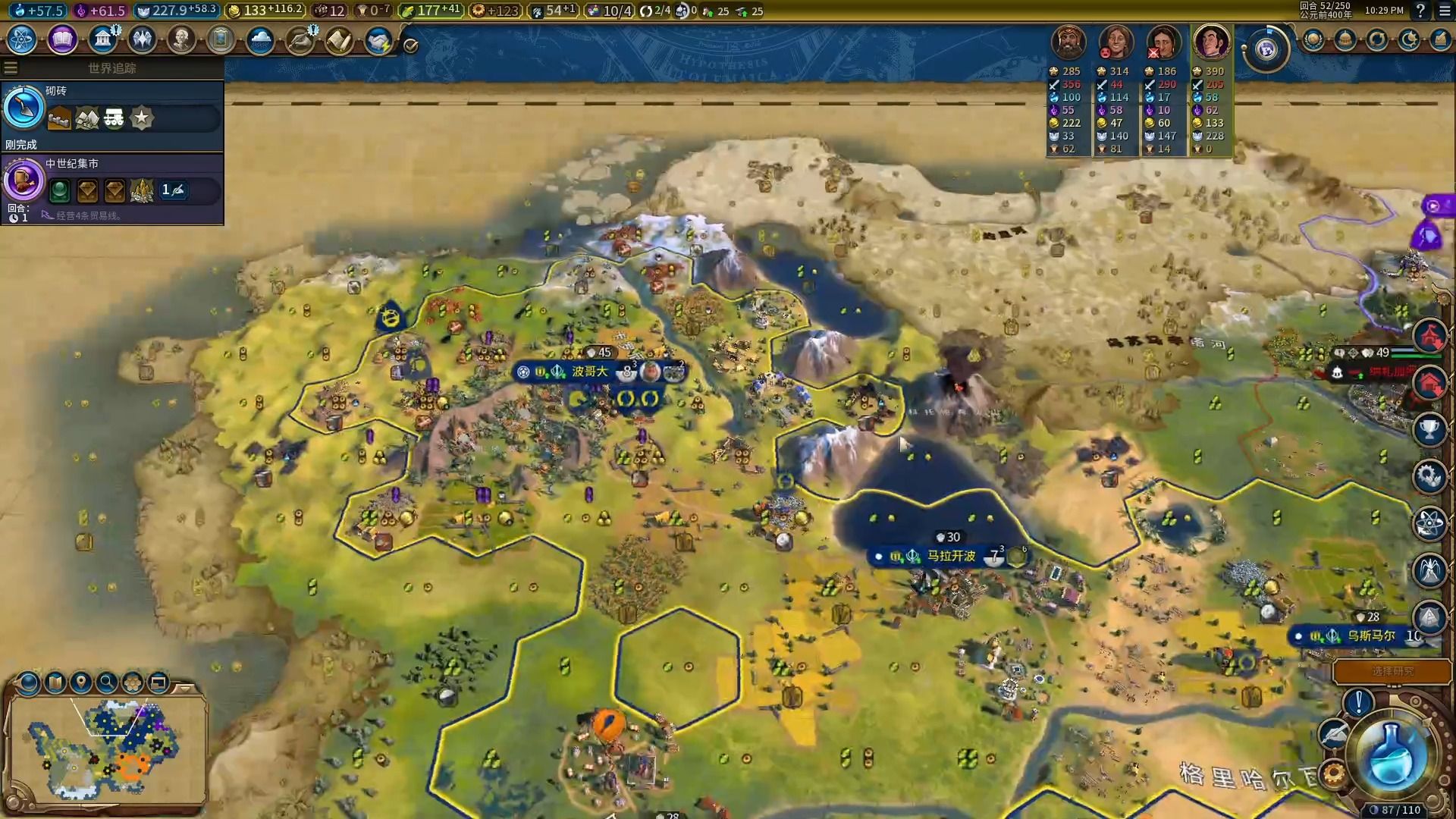Open the governments building icon

(102, 39)
